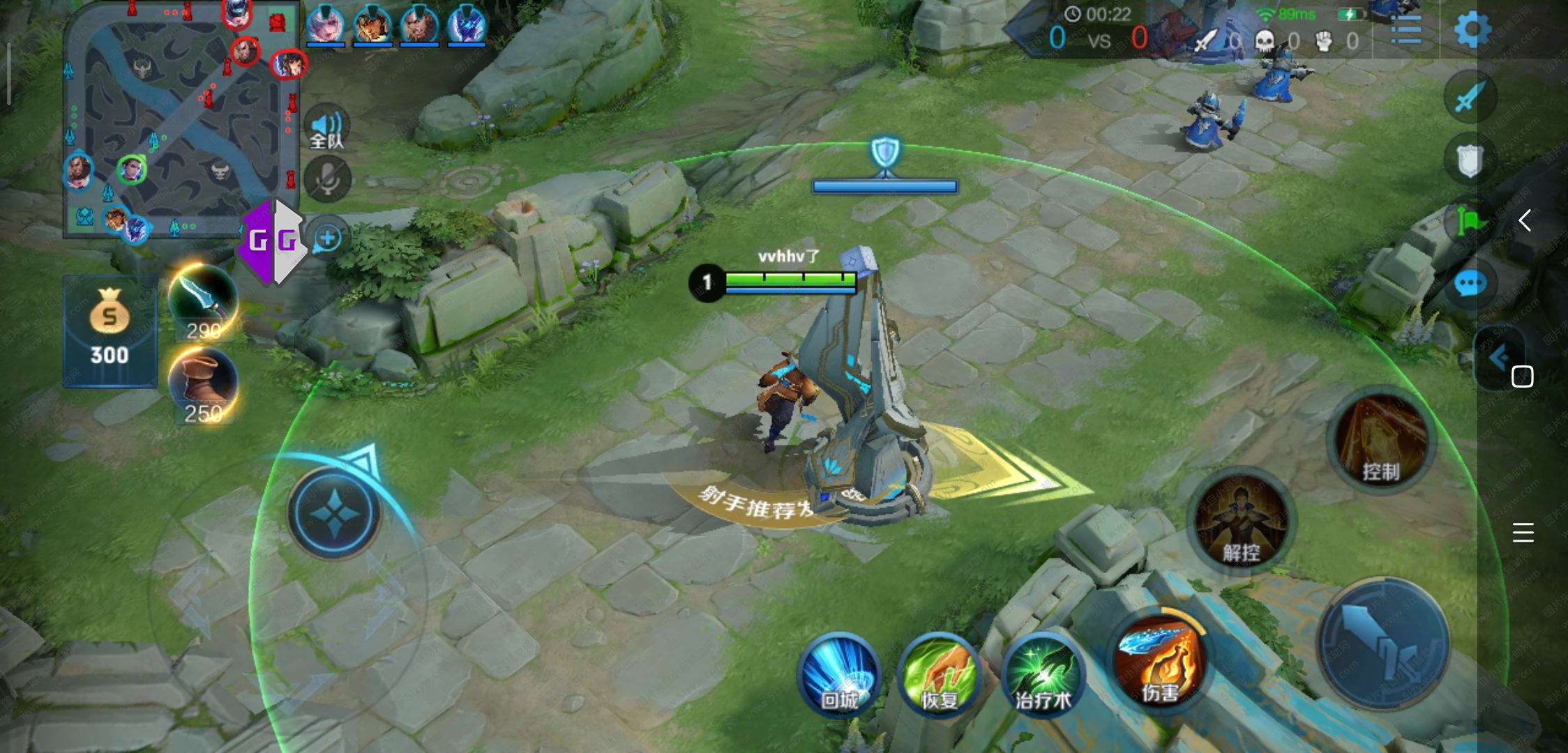Viewport: 1568px width, 753px height.
Task: Open the quick chat bubble
Action: point(1470,284)
